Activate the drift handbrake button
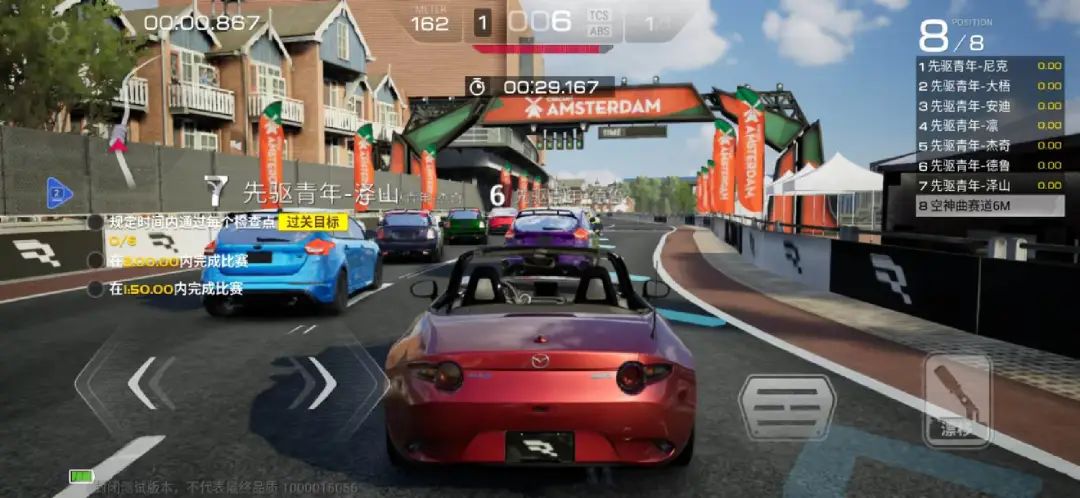The width and height of the screenshot is (1080, 498). [x=956, y=401]
